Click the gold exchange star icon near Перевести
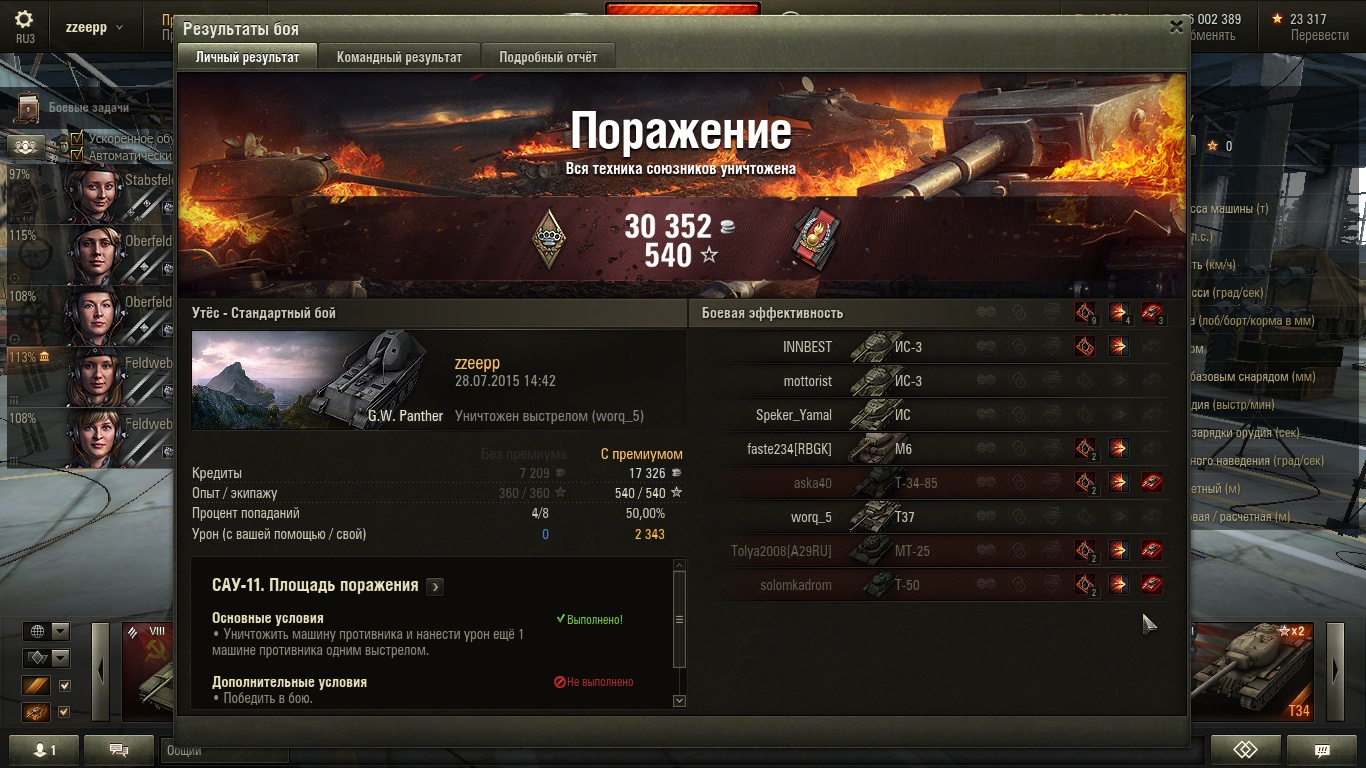 pyautogui.click(x=1277, y=18)
